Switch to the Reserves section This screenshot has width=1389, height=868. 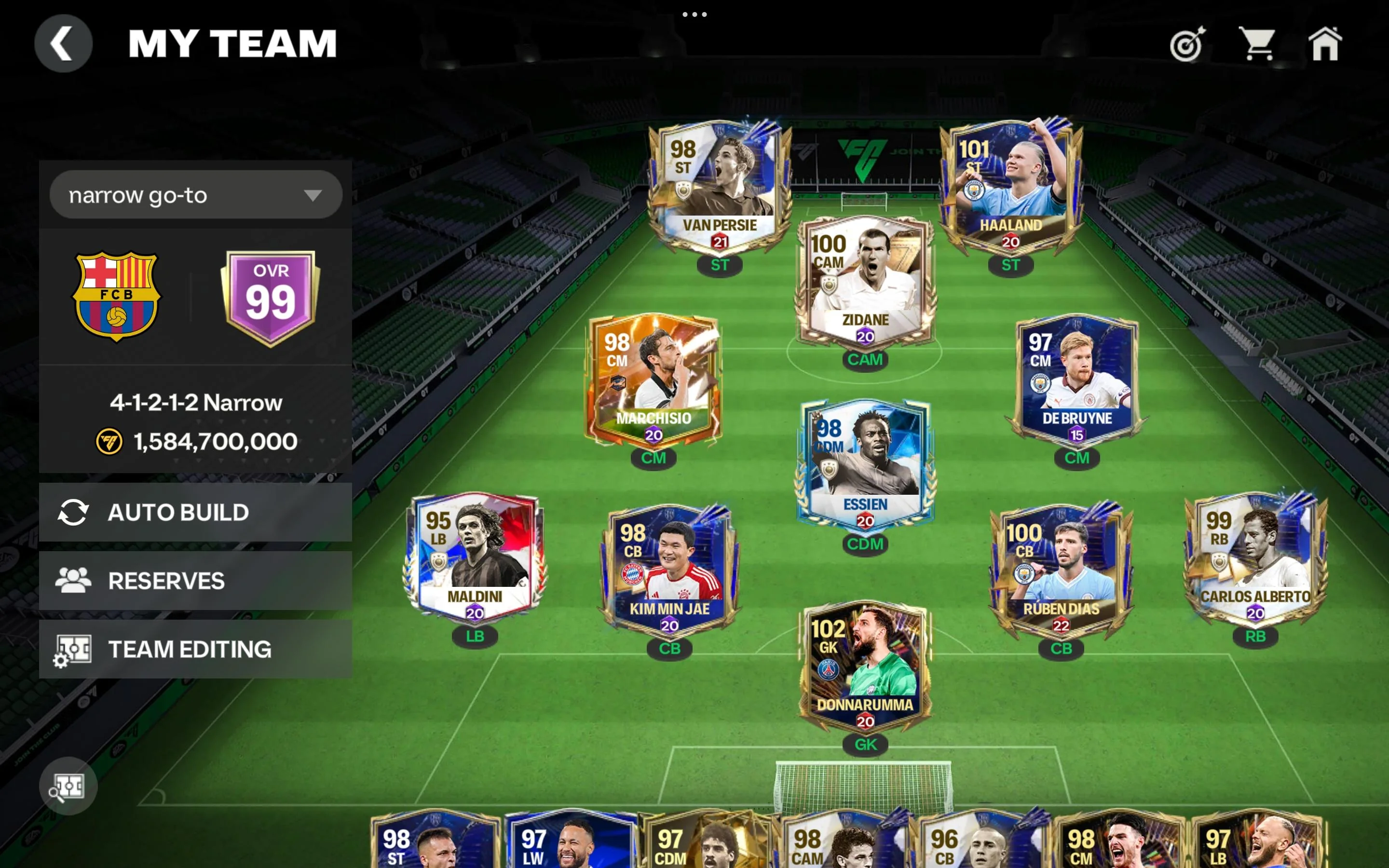[x=167, y=581]
